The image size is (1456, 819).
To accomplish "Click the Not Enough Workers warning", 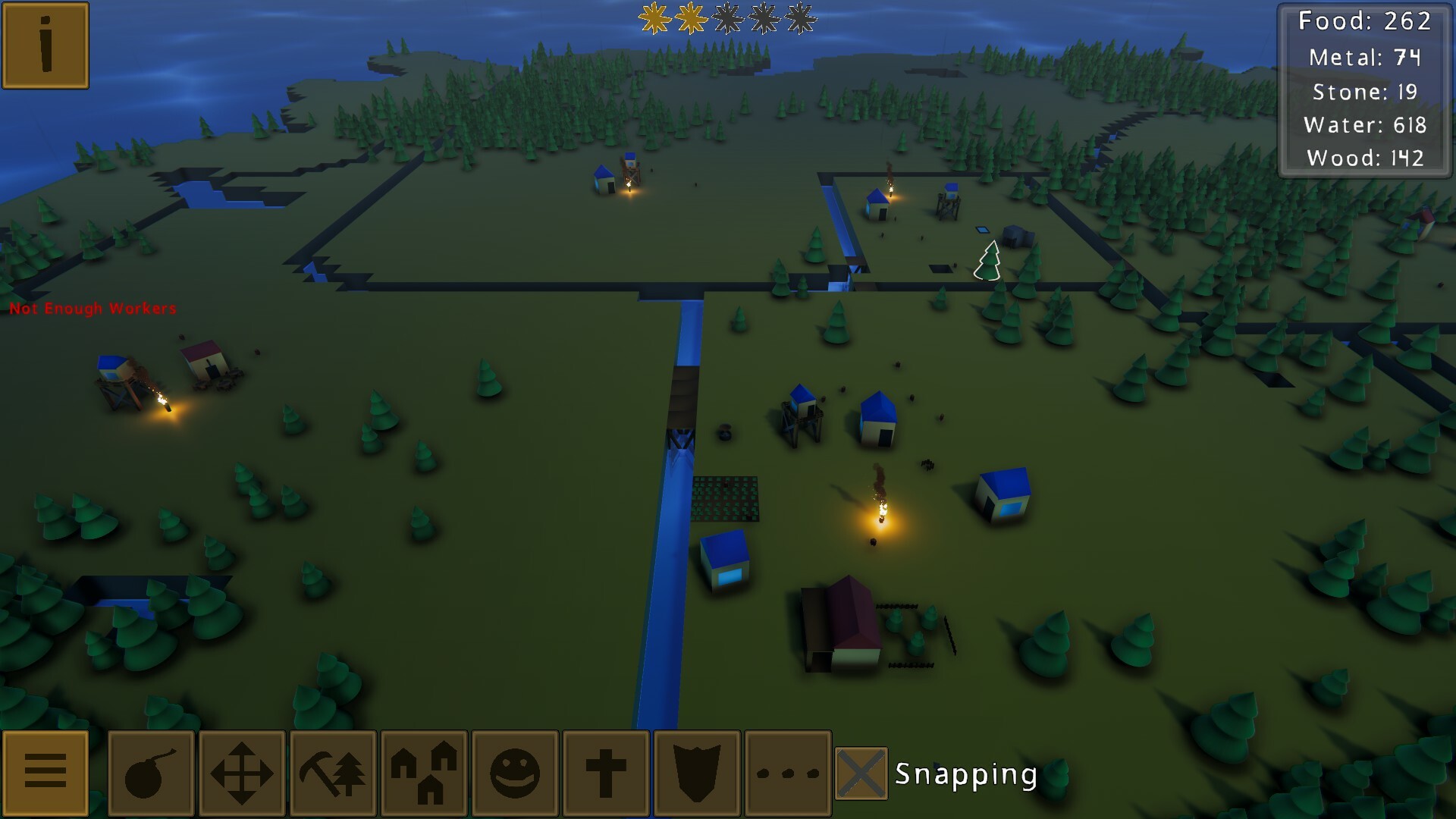I will 93,309.
